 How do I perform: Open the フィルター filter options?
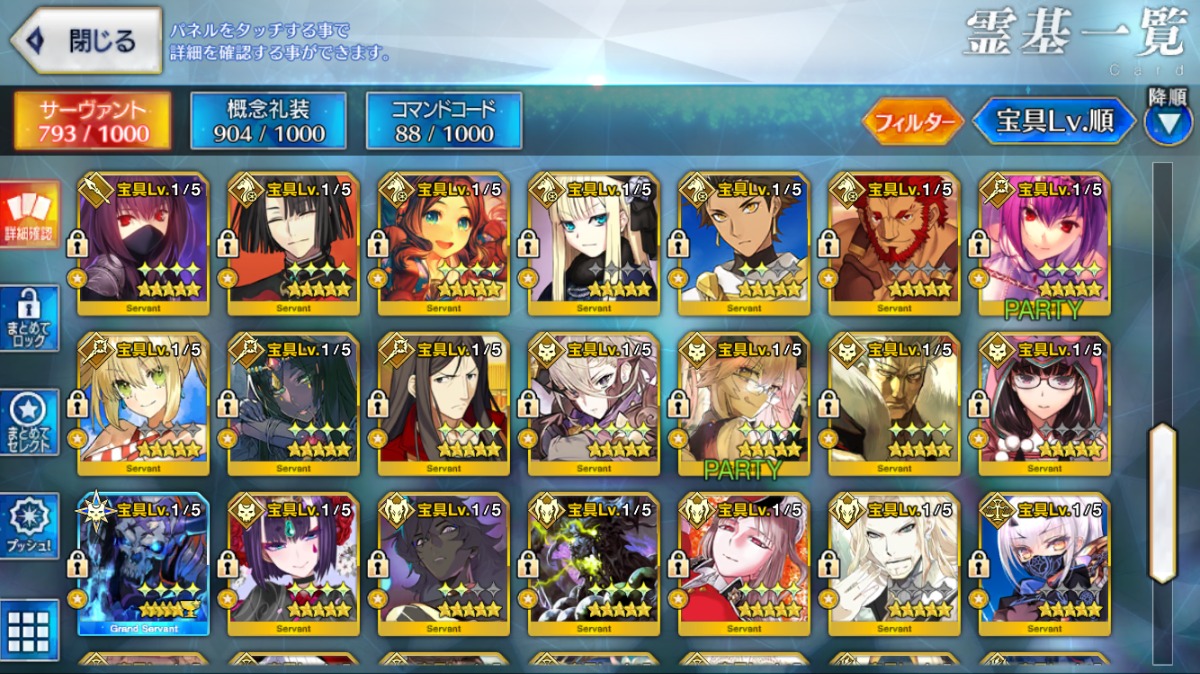point(912,122)
